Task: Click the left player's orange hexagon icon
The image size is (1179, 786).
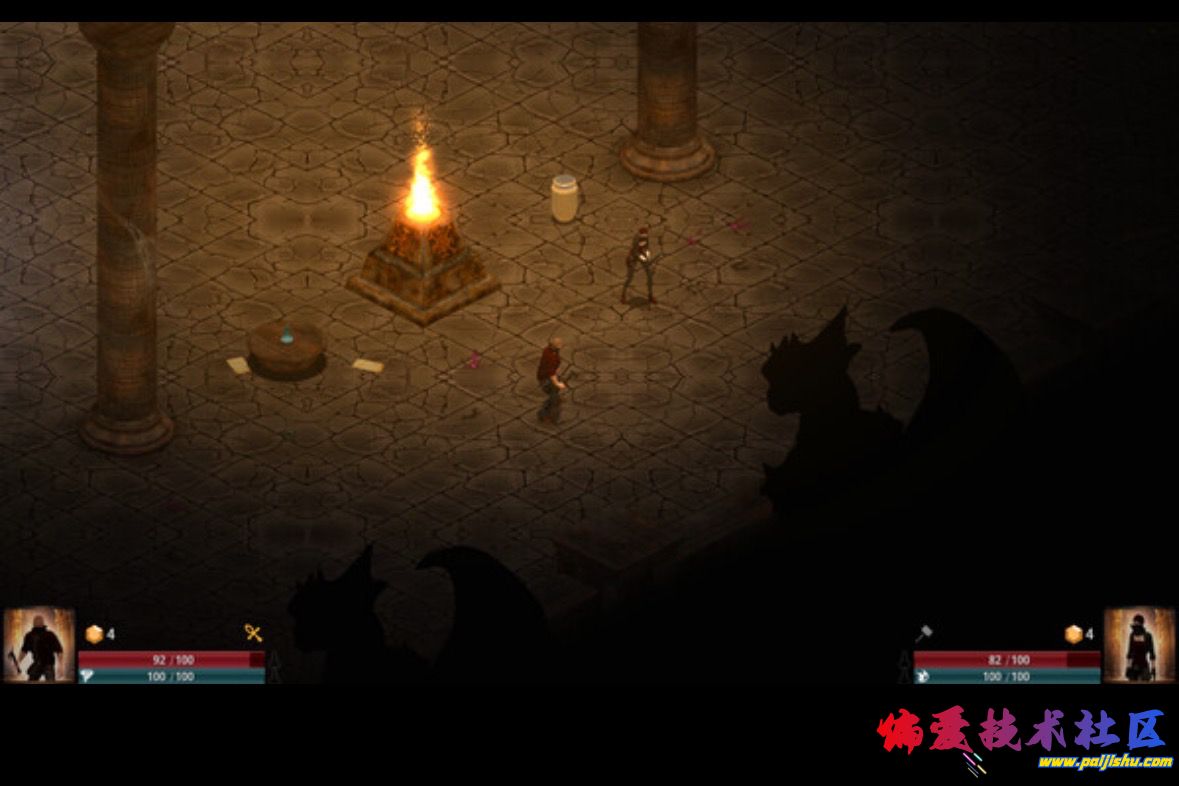Action: tap(95, 634)
